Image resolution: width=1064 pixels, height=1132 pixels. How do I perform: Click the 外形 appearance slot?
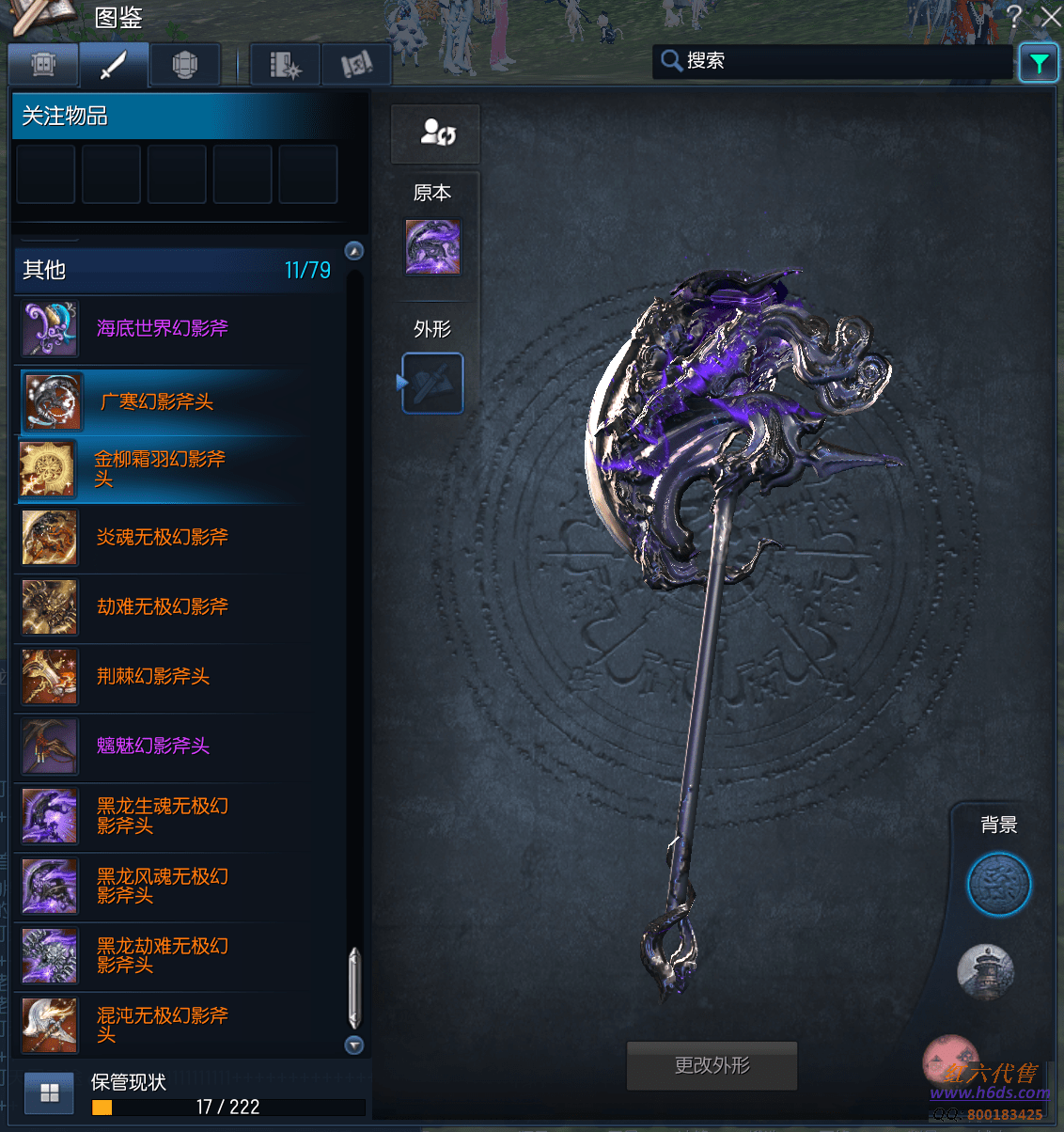coord(433,384)
